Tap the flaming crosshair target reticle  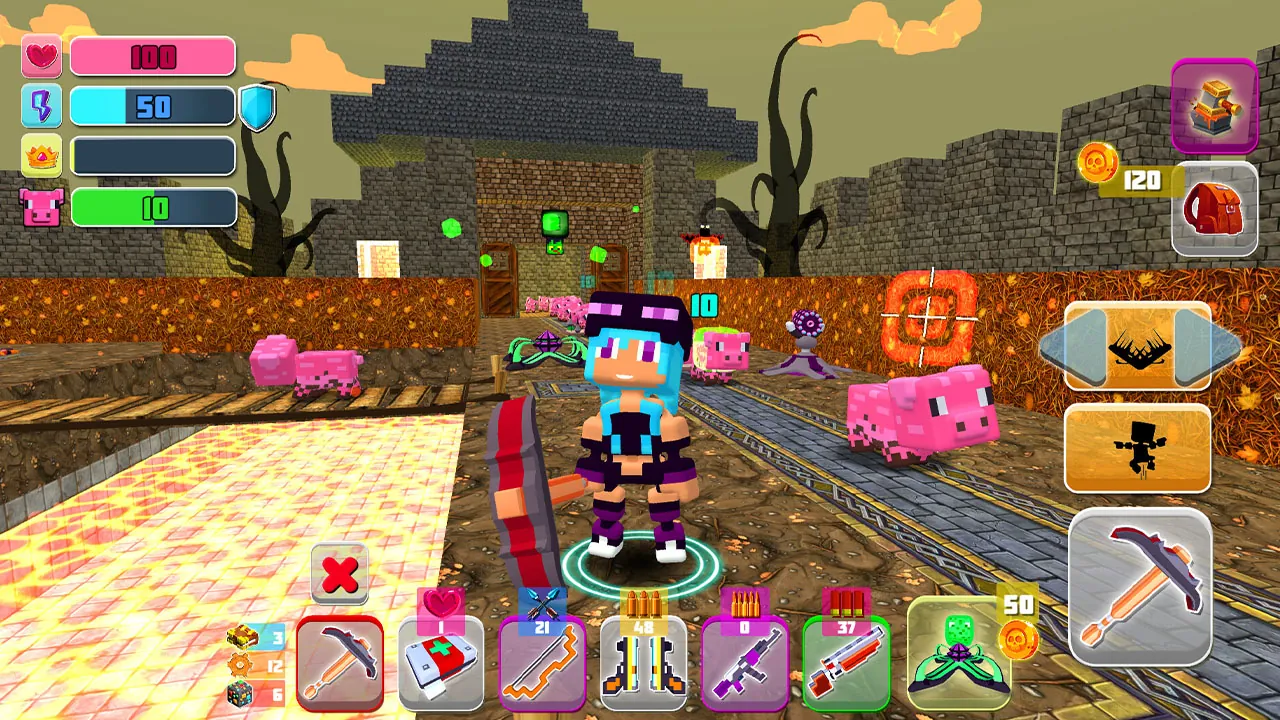coord(930,315)
